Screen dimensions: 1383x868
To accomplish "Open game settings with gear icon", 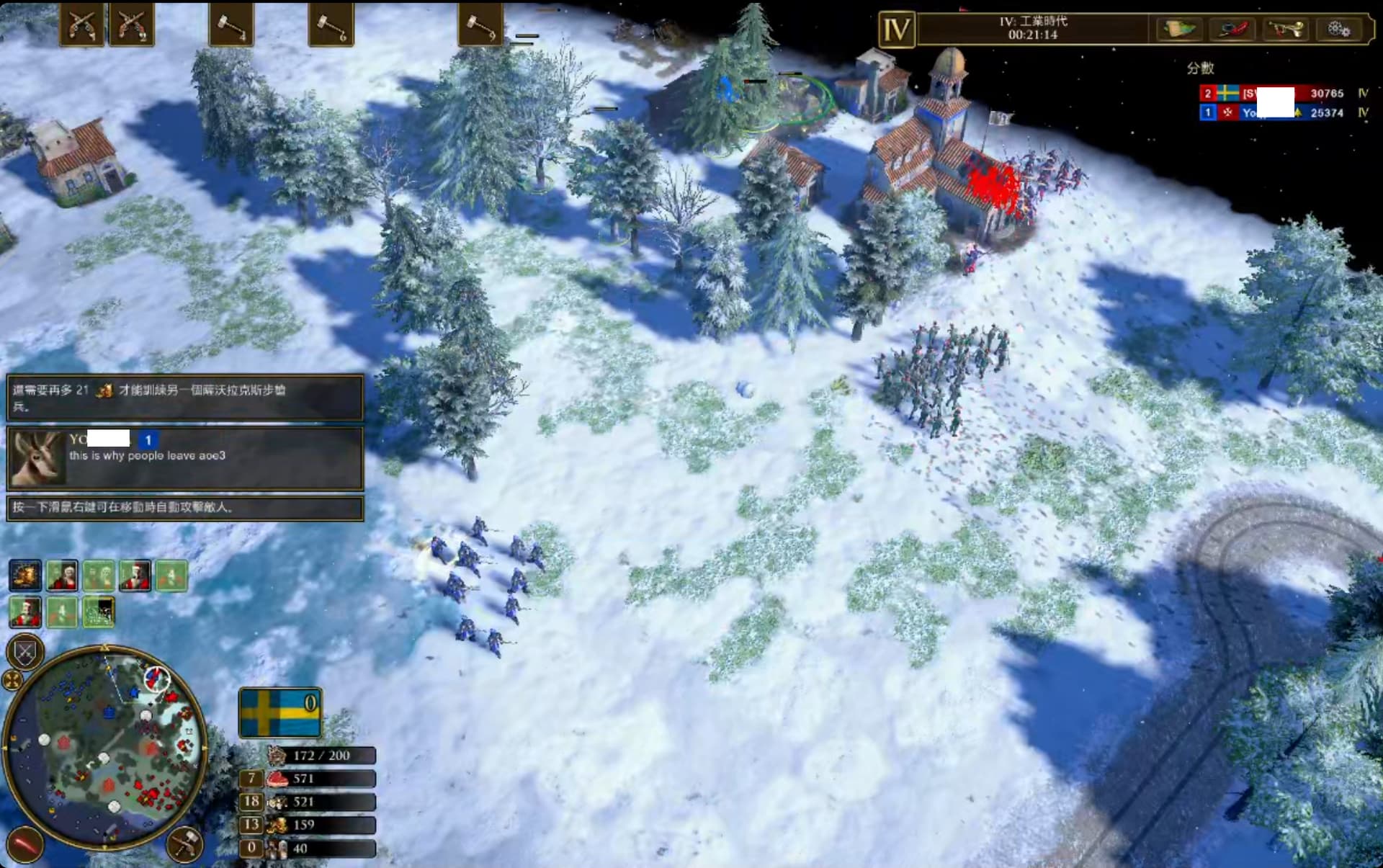I will click(x=1339, y=30).
